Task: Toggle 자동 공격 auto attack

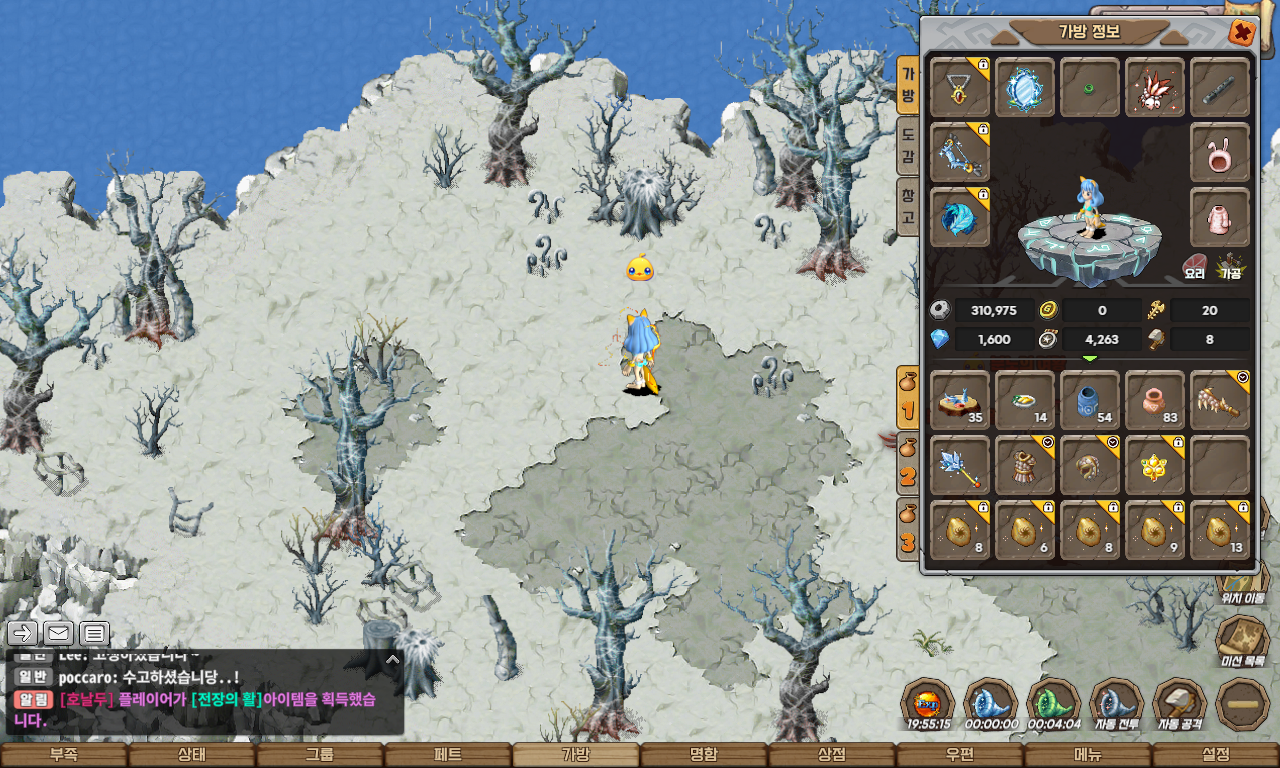Action: point(1180,705)
